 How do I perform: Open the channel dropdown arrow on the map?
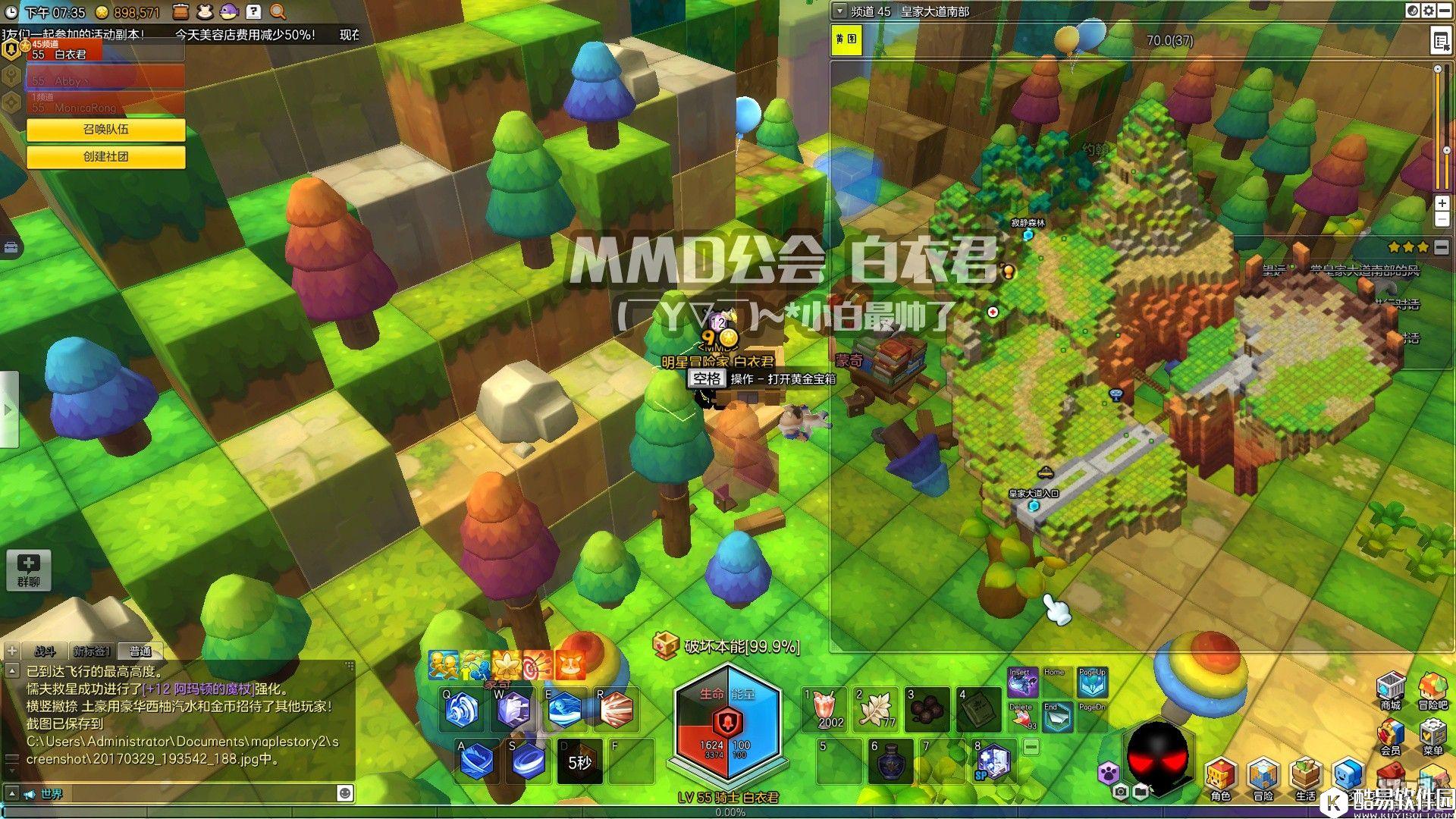pos(839,11)
